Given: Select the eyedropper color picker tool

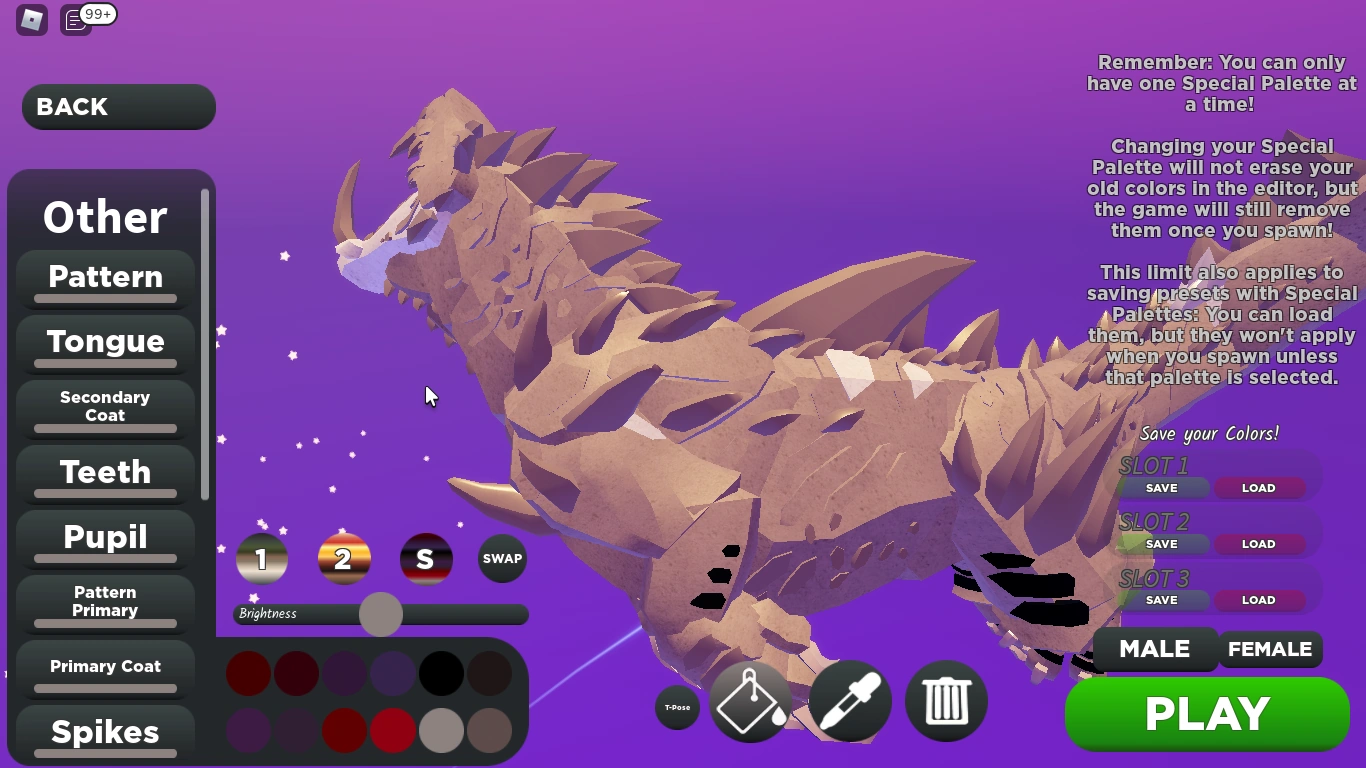Looking at the screenshot, I should pos(849,702).
